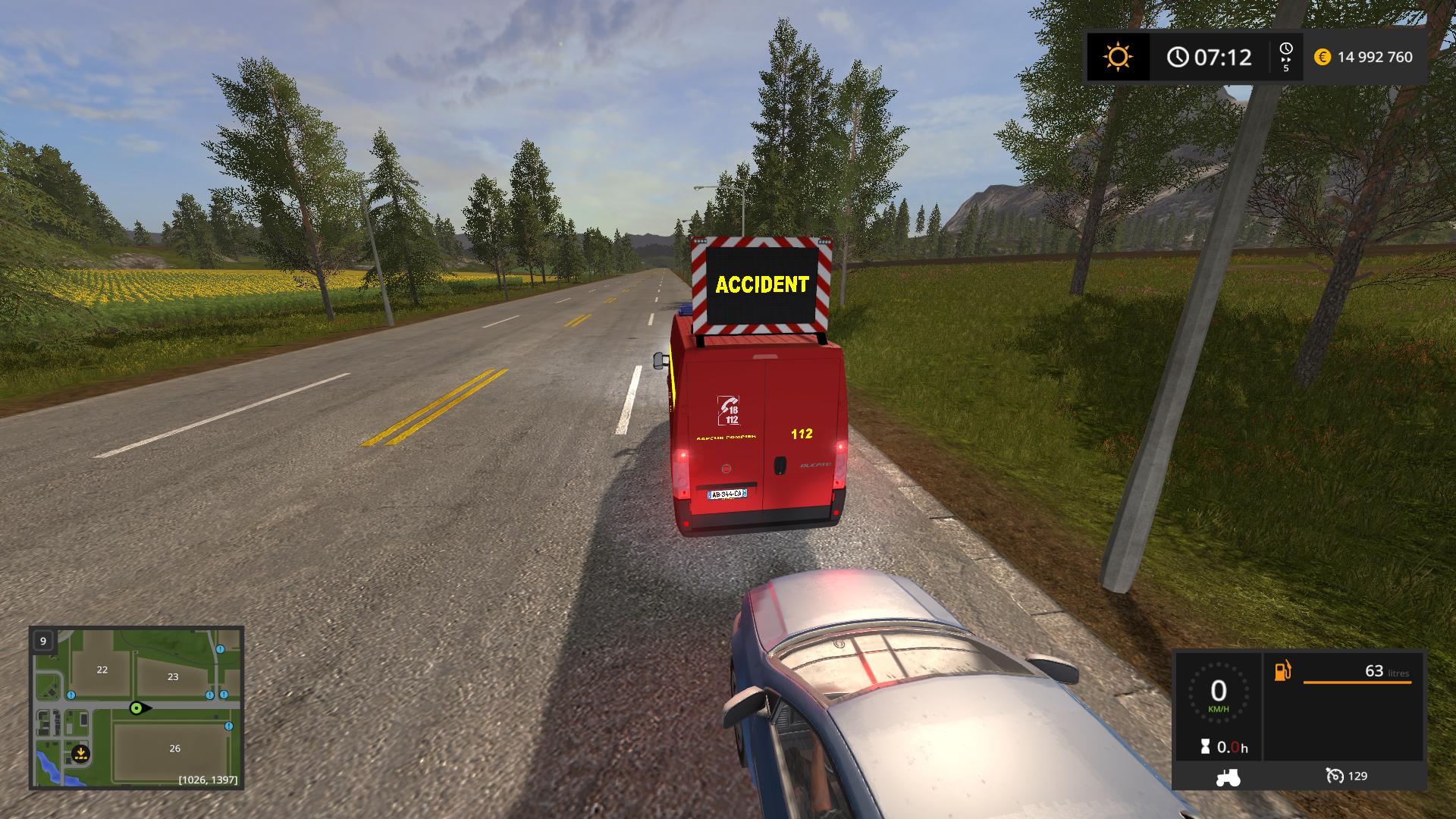Click the orange fuel pump icon

[x=1282, y=671]
